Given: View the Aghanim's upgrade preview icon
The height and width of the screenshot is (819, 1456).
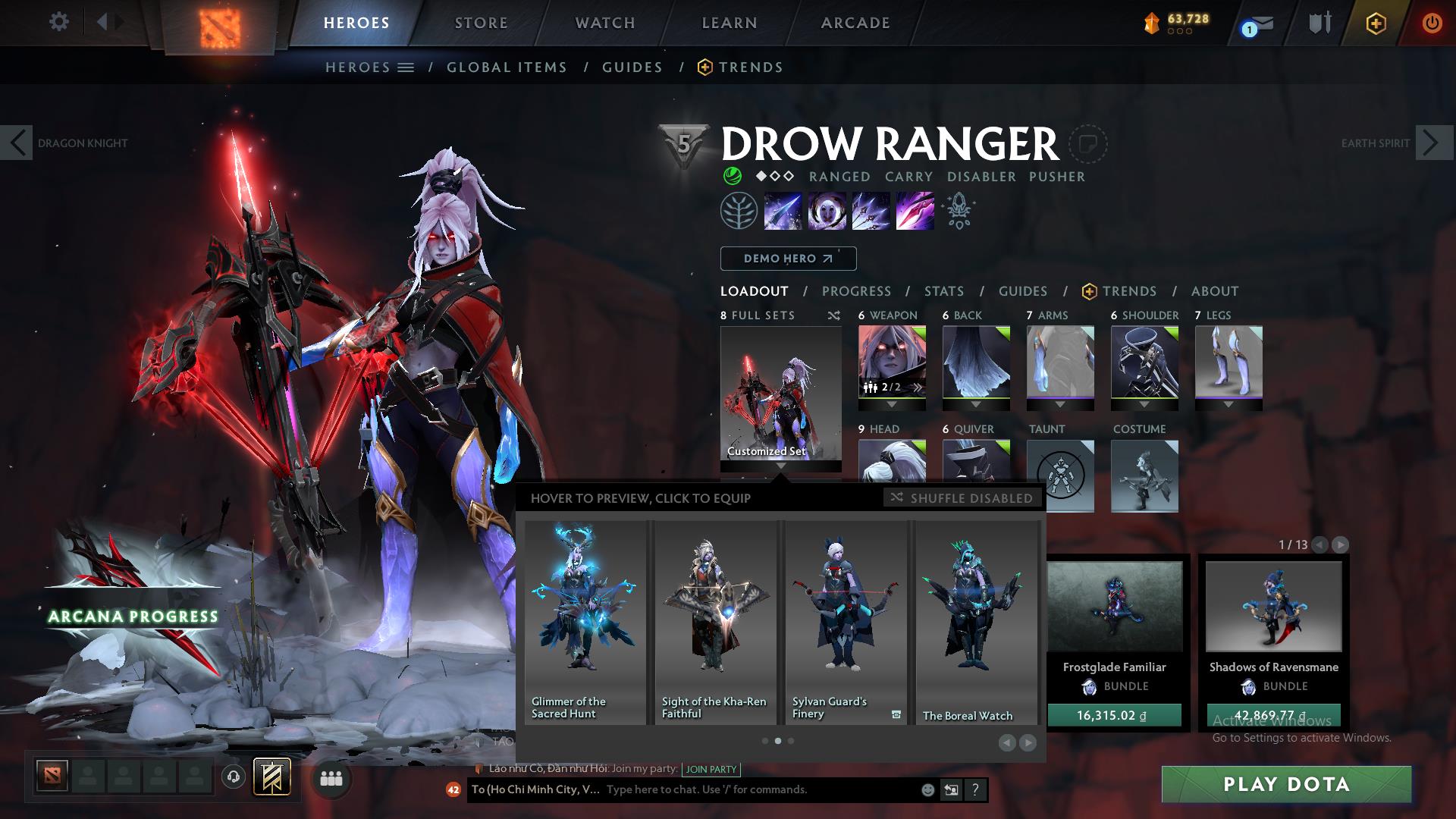Looking at the screenshot, I should (x=957, y=210).
